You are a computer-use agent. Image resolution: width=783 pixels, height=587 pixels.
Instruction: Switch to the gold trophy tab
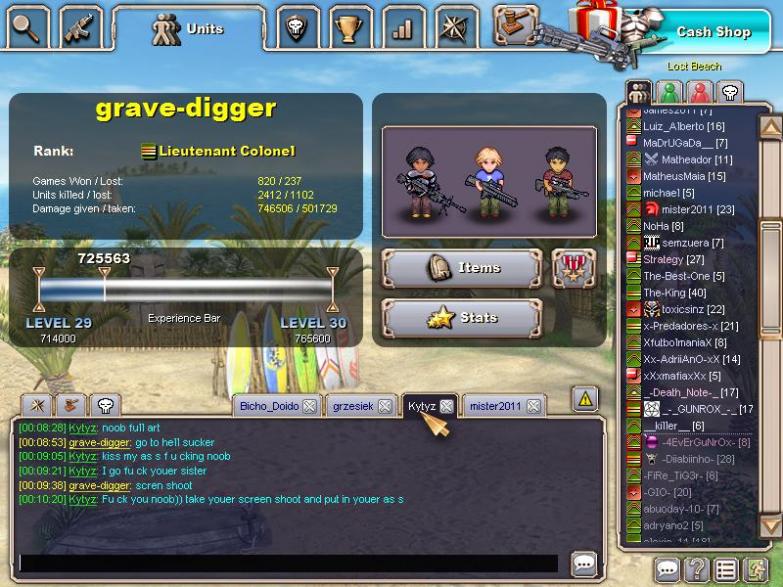[349, 27]
